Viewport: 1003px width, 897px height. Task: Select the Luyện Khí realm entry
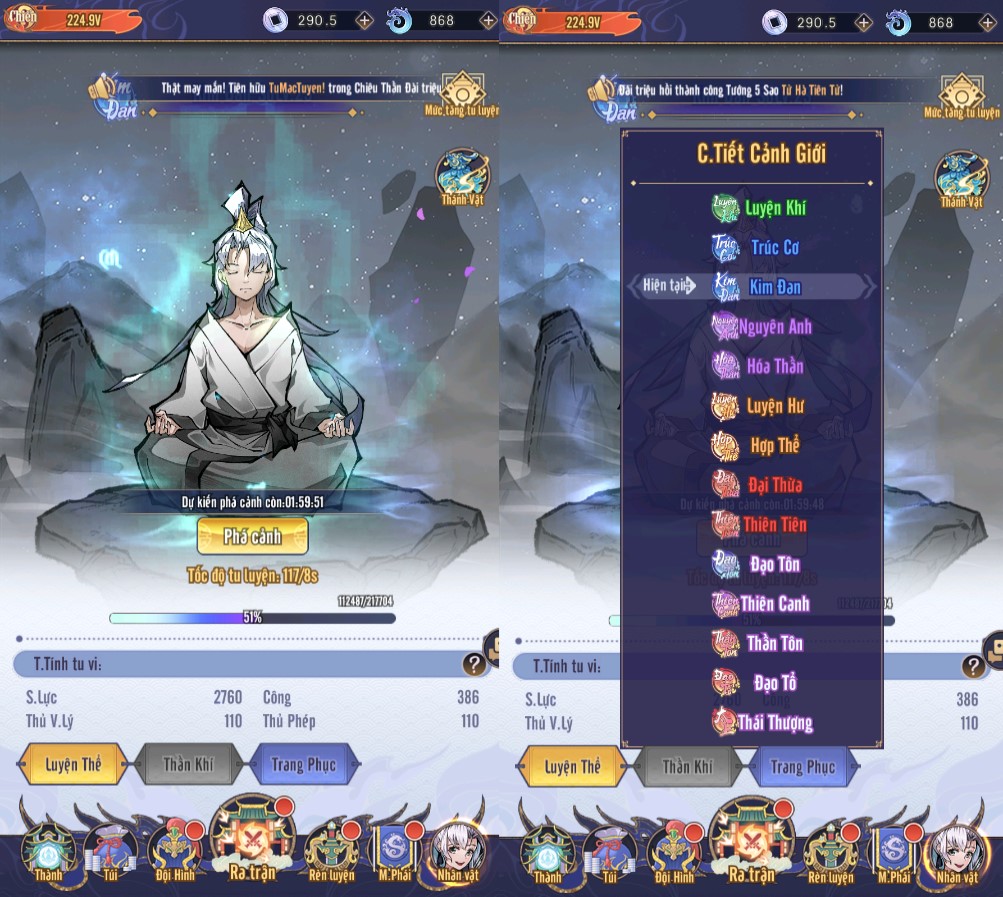coord(759,208)
